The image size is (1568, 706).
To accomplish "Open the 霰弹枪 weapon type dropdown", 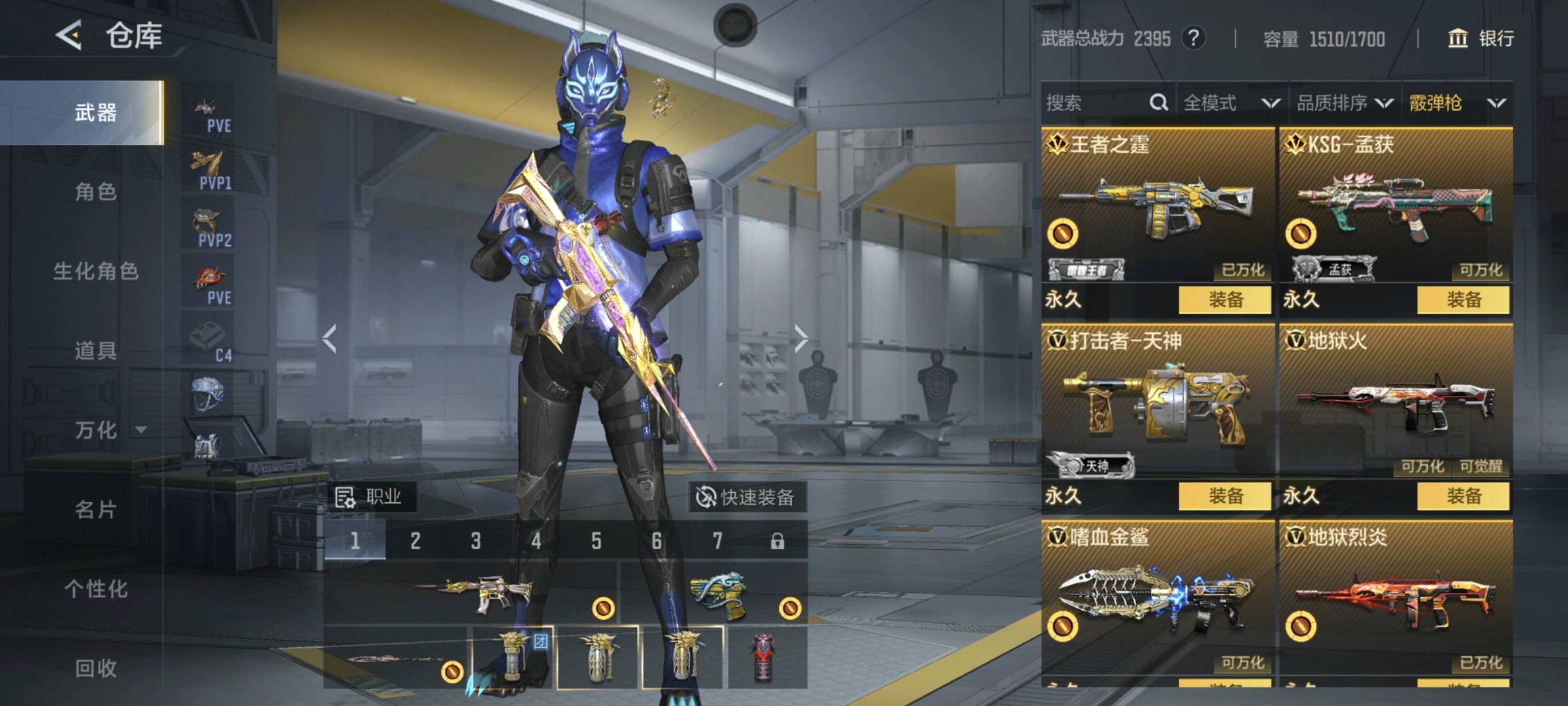I will coord(1457,103).
